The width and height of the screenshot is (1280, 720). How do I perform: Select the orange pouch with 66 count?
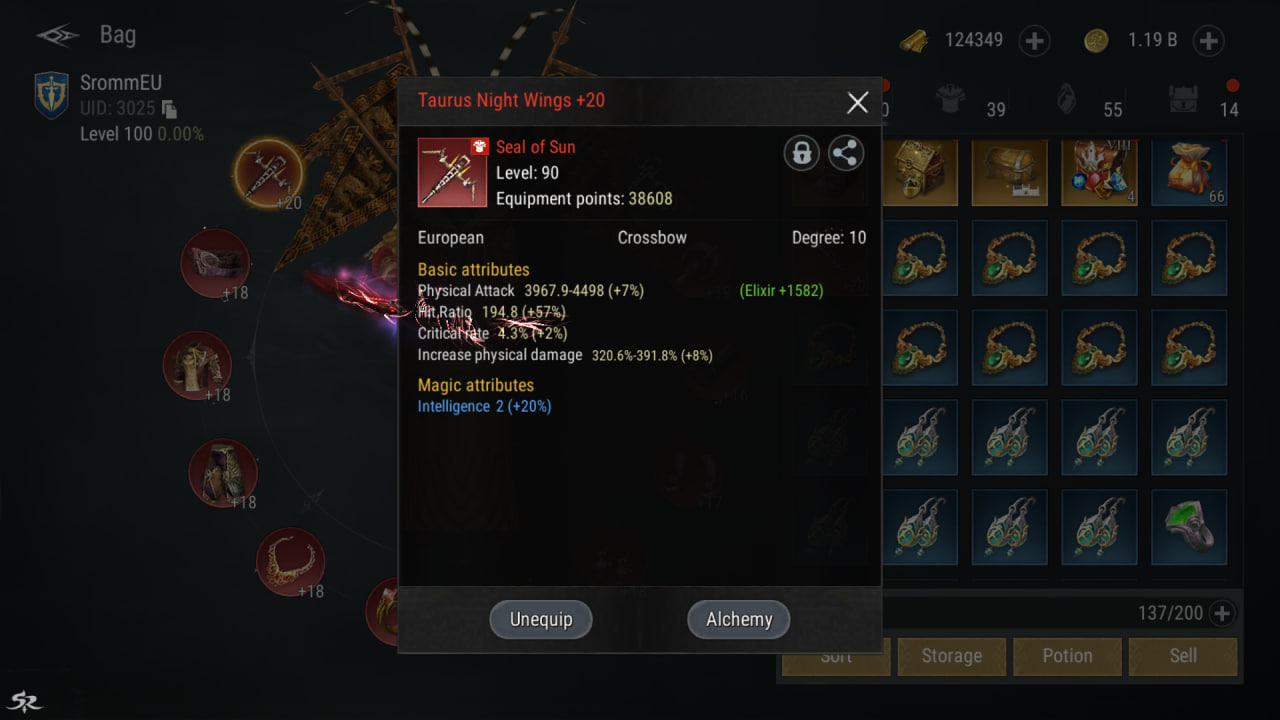tap(1189, 172)
